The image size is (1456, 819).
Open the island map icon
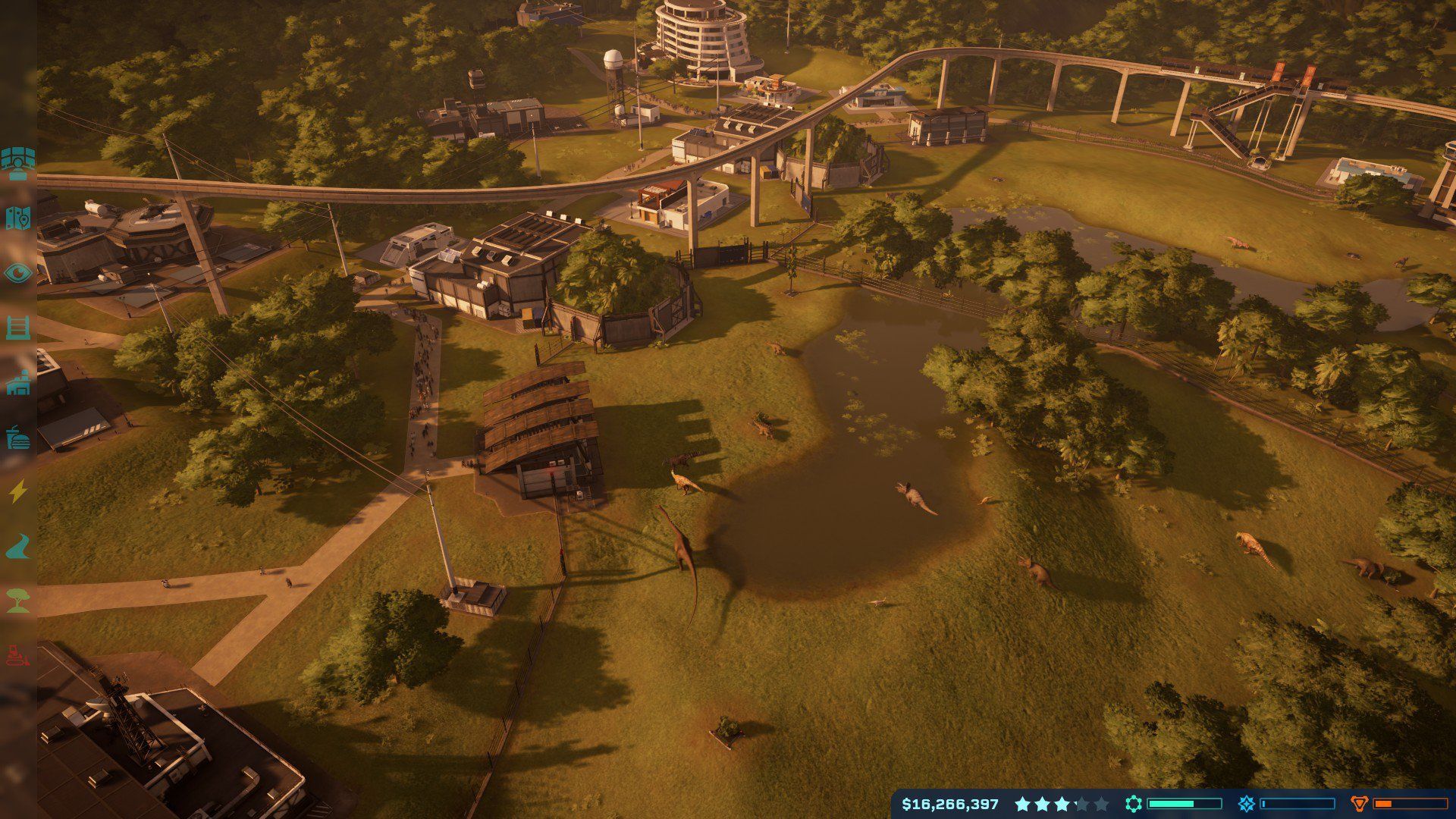[x=17, y=218]
